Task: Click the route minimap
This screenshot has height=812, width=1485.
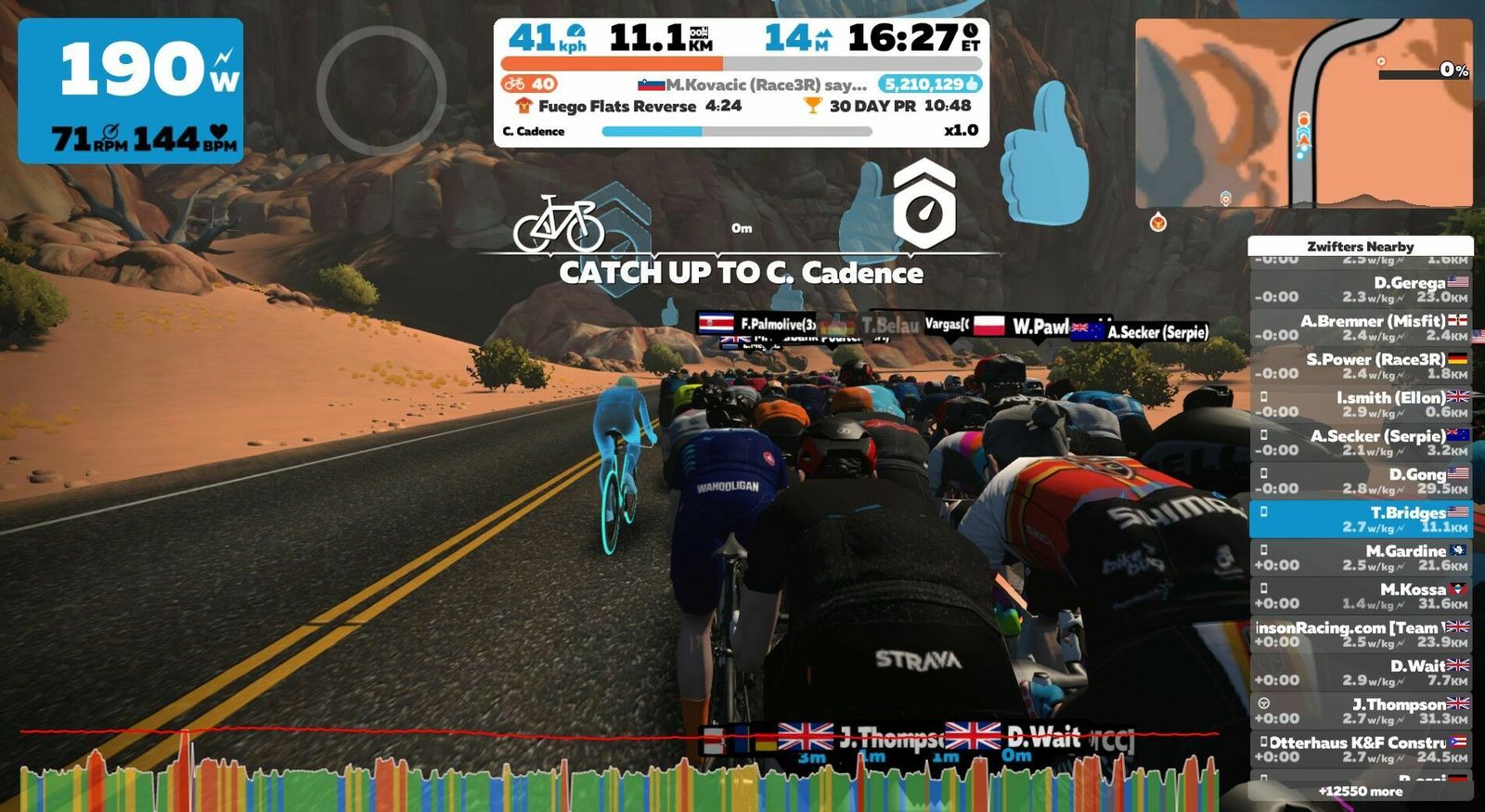Action: tap(1303, 112)
